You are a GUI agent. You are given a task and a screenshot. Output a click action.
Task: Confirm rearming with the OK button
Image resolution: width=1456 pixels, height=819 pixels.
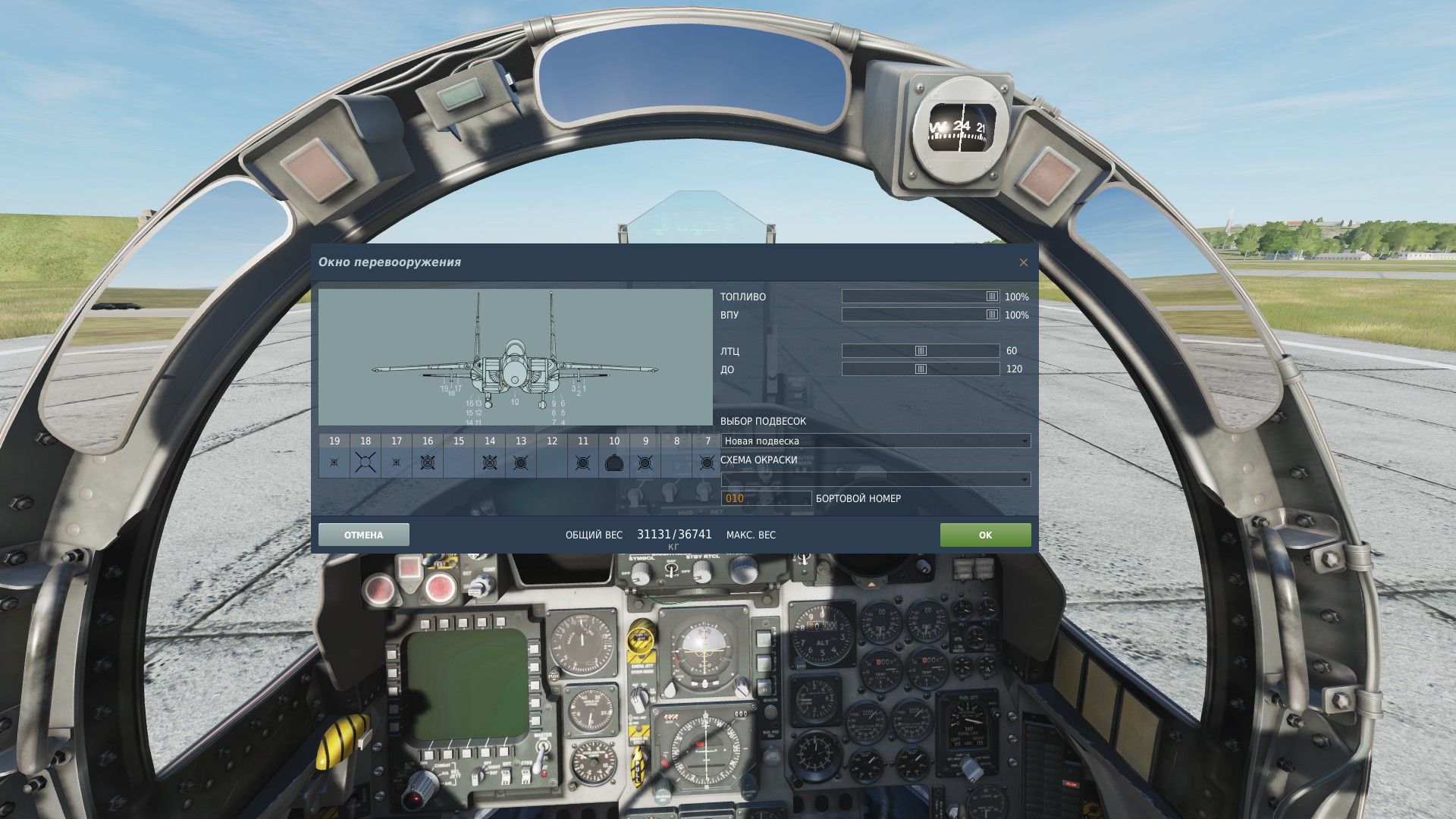[985, 535]
